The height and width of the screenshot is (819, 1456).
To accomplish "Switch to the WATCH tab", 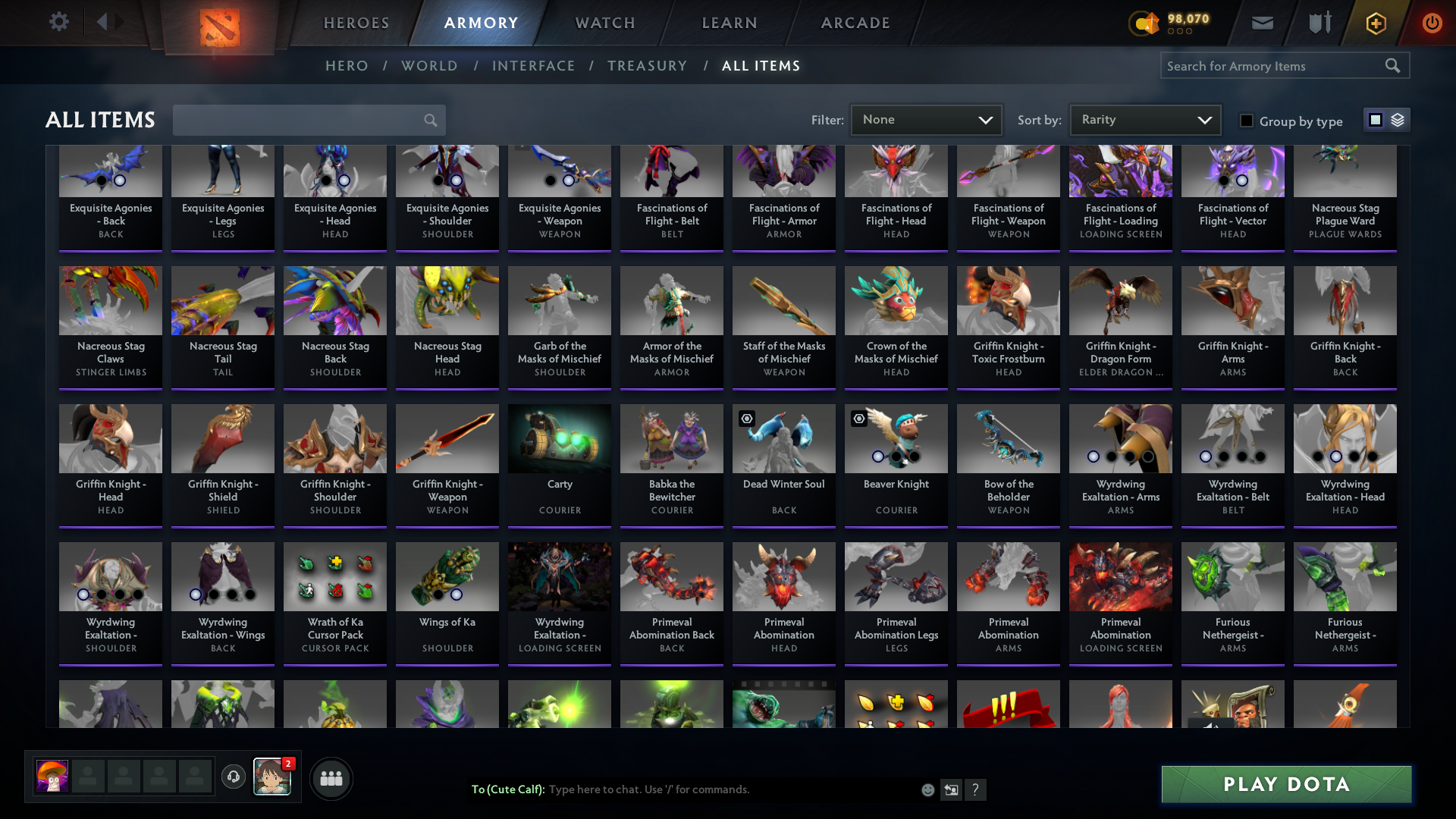I will [604, 23].
